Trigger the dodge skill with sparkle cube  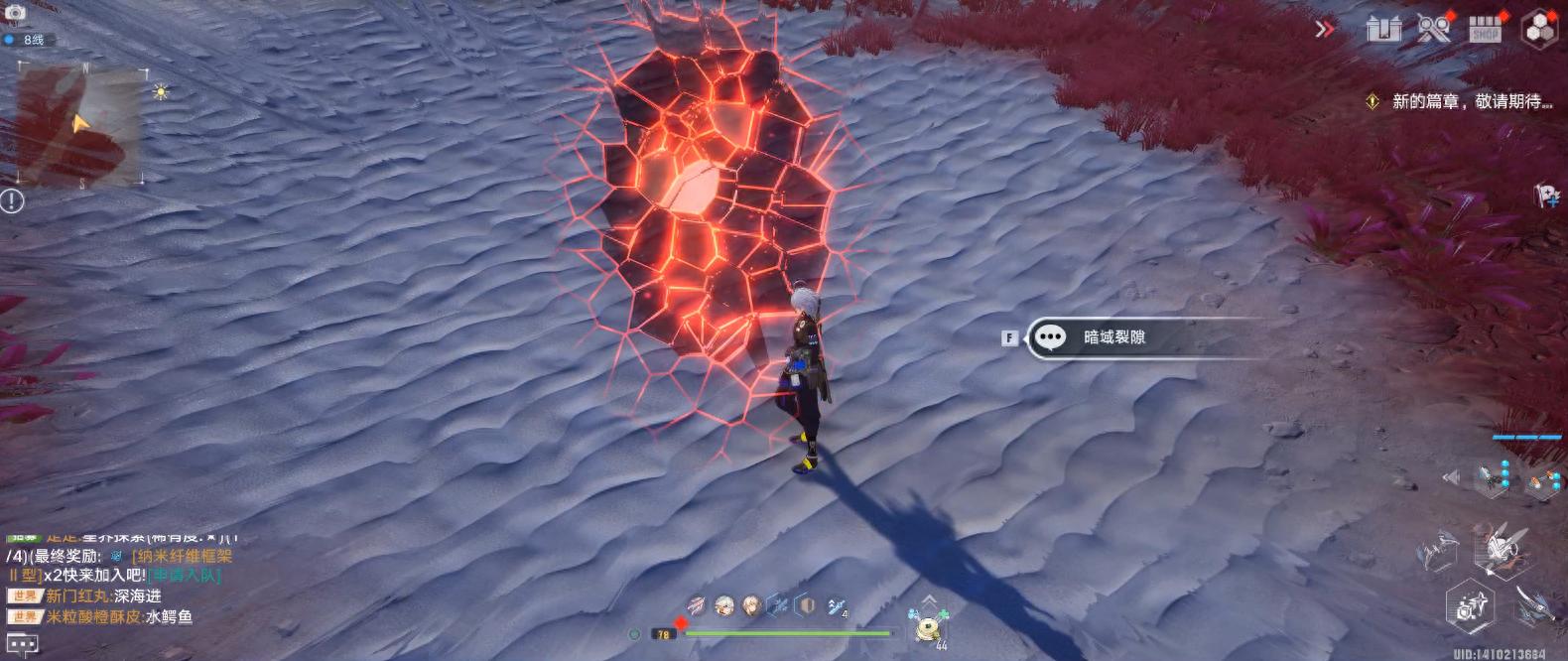[1469, 604]
